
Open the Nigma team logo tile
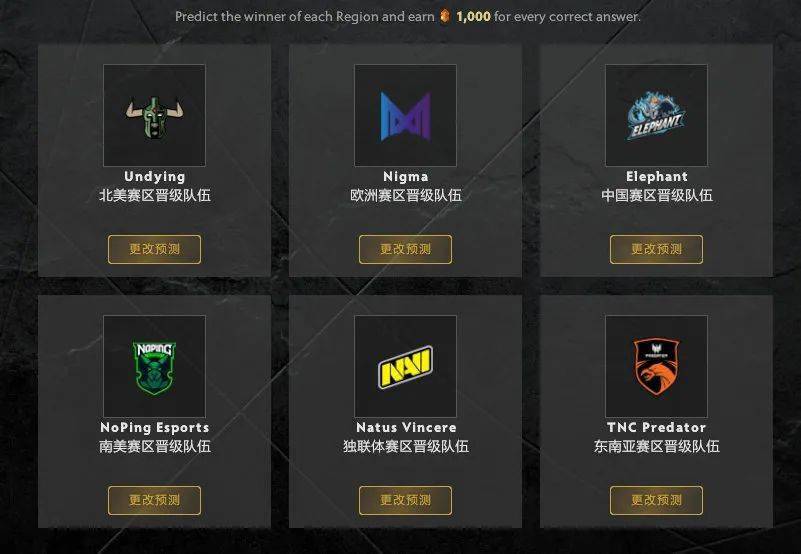pyautogui.click(x=405, y=115)
